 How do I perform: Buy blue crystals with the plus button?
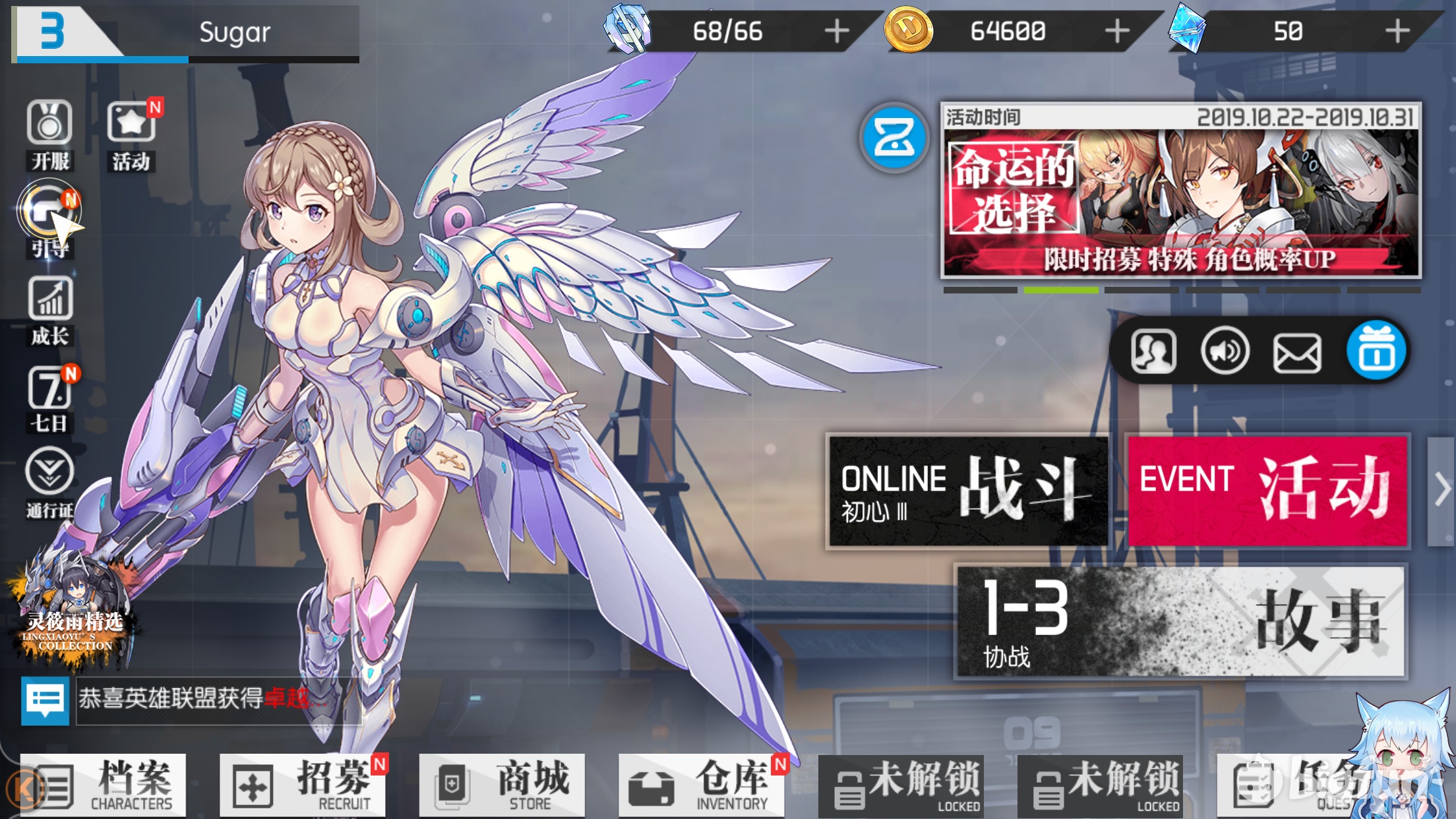pos(1397,31)
